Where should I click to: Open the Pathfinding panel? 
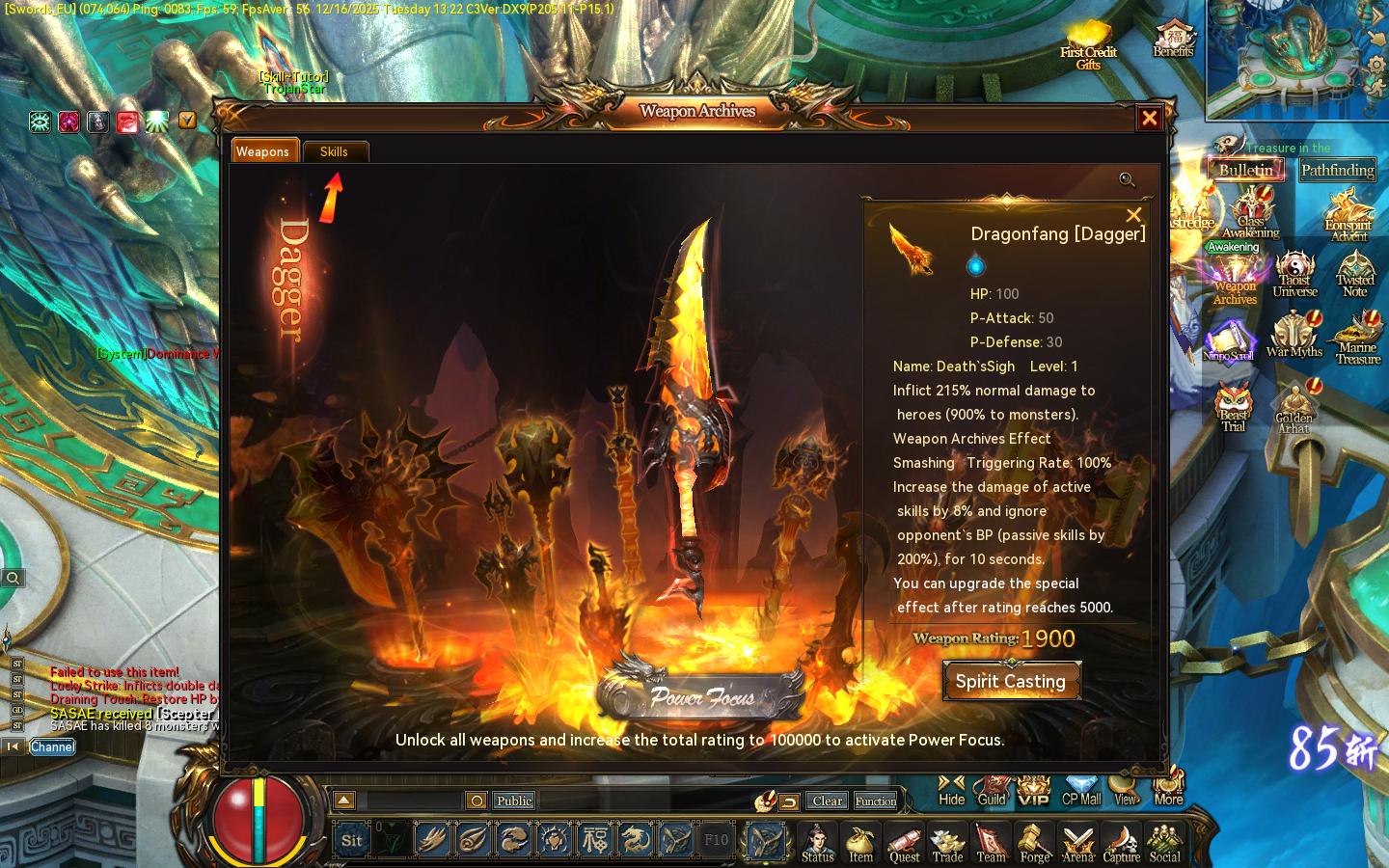[x=1337, y=171]
